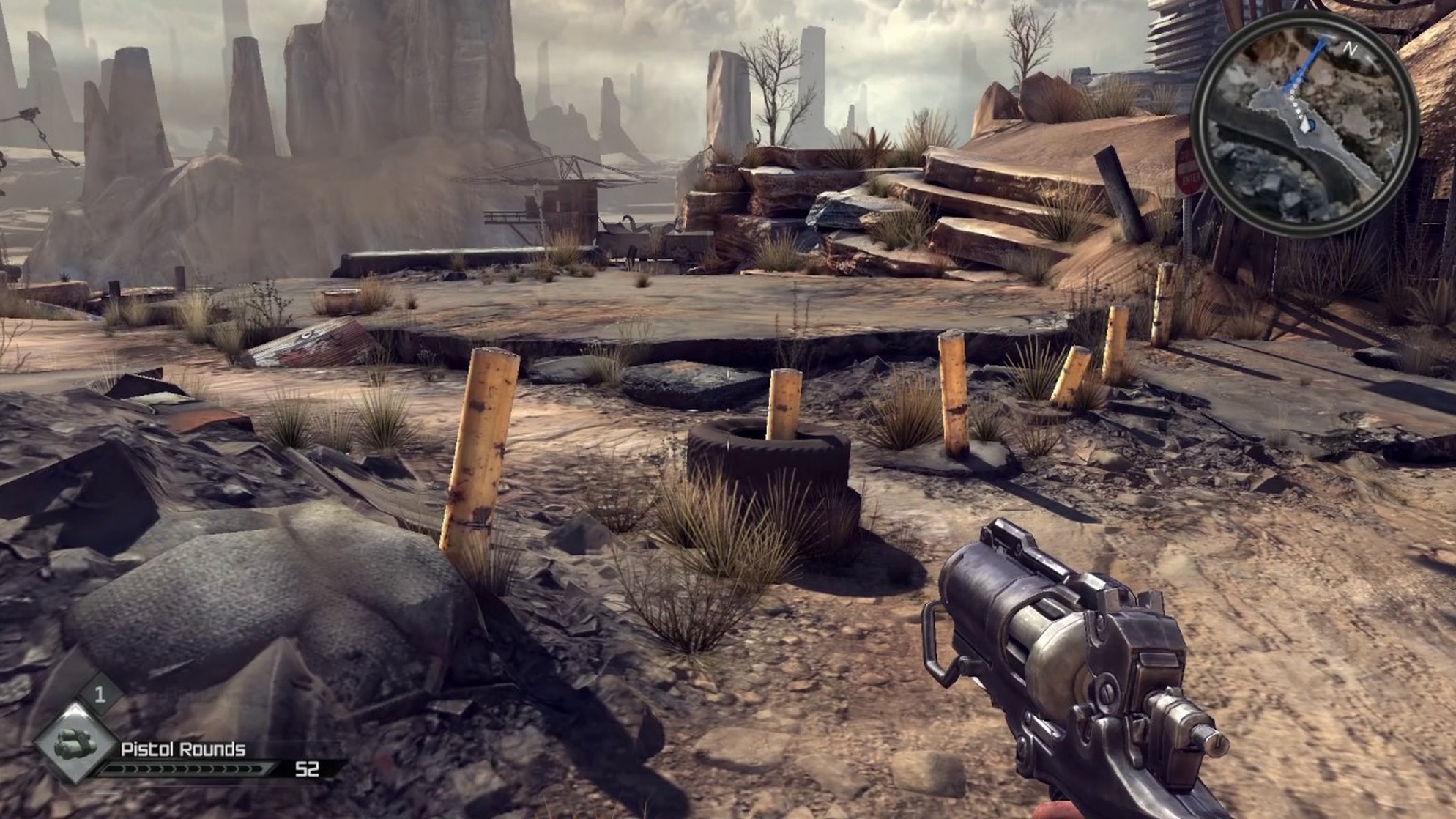This screenshot has height=819, width=1456.
Task: Select the Pistol Rounds ammo icon
Action: 75,744
